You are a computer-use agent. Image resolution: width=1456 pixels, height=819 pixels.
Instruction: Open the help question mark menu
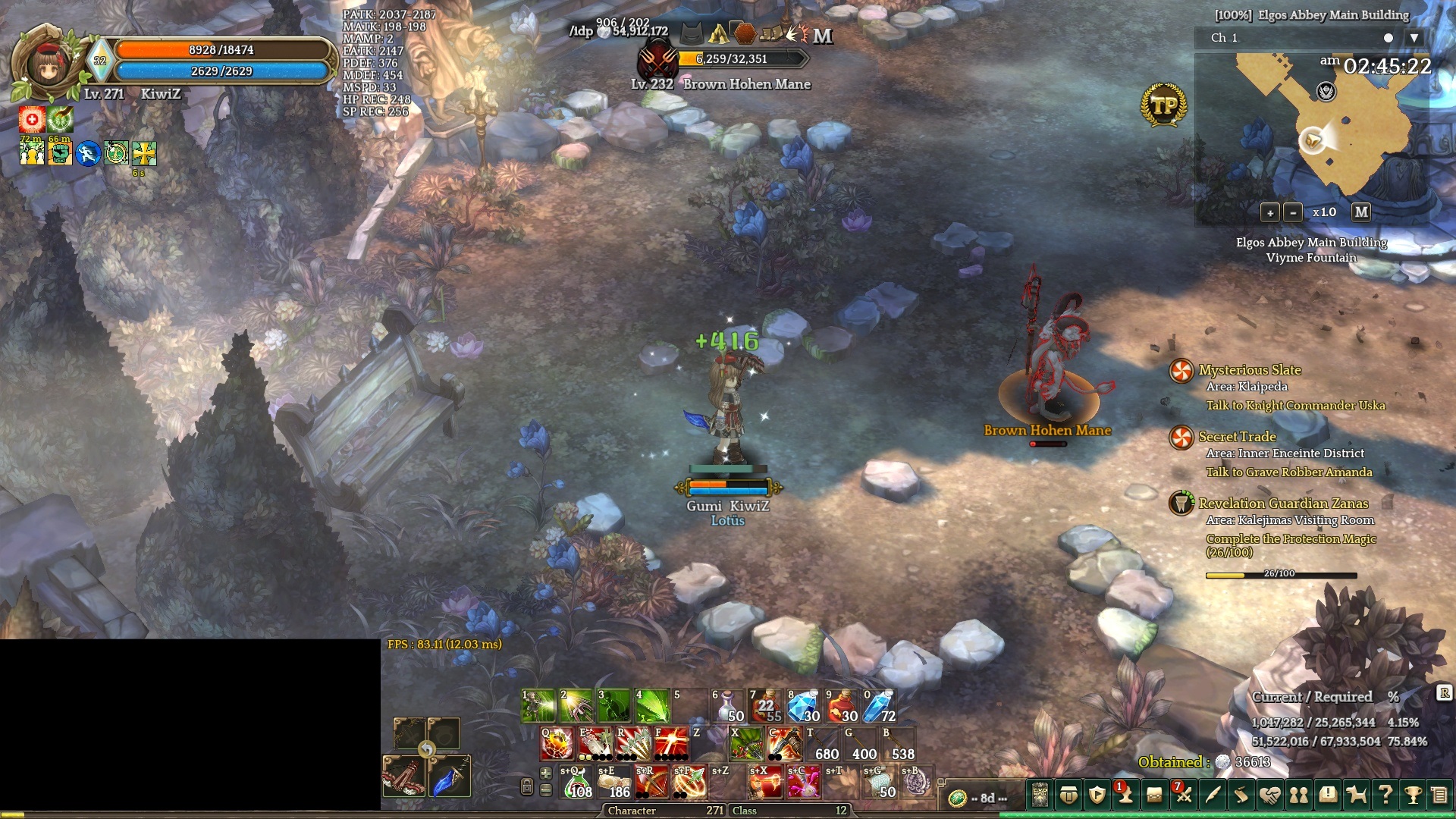[1385, 795]
